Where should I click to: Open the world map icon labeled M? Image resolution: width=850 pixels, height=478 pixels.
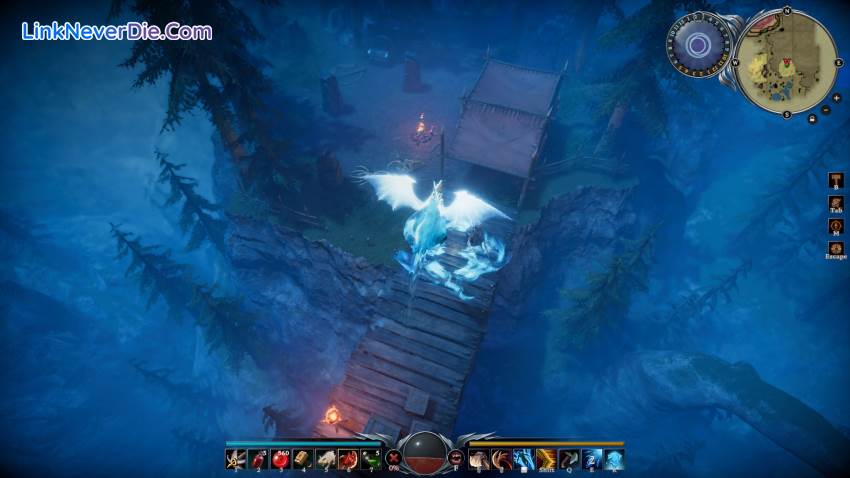point(836,226)
